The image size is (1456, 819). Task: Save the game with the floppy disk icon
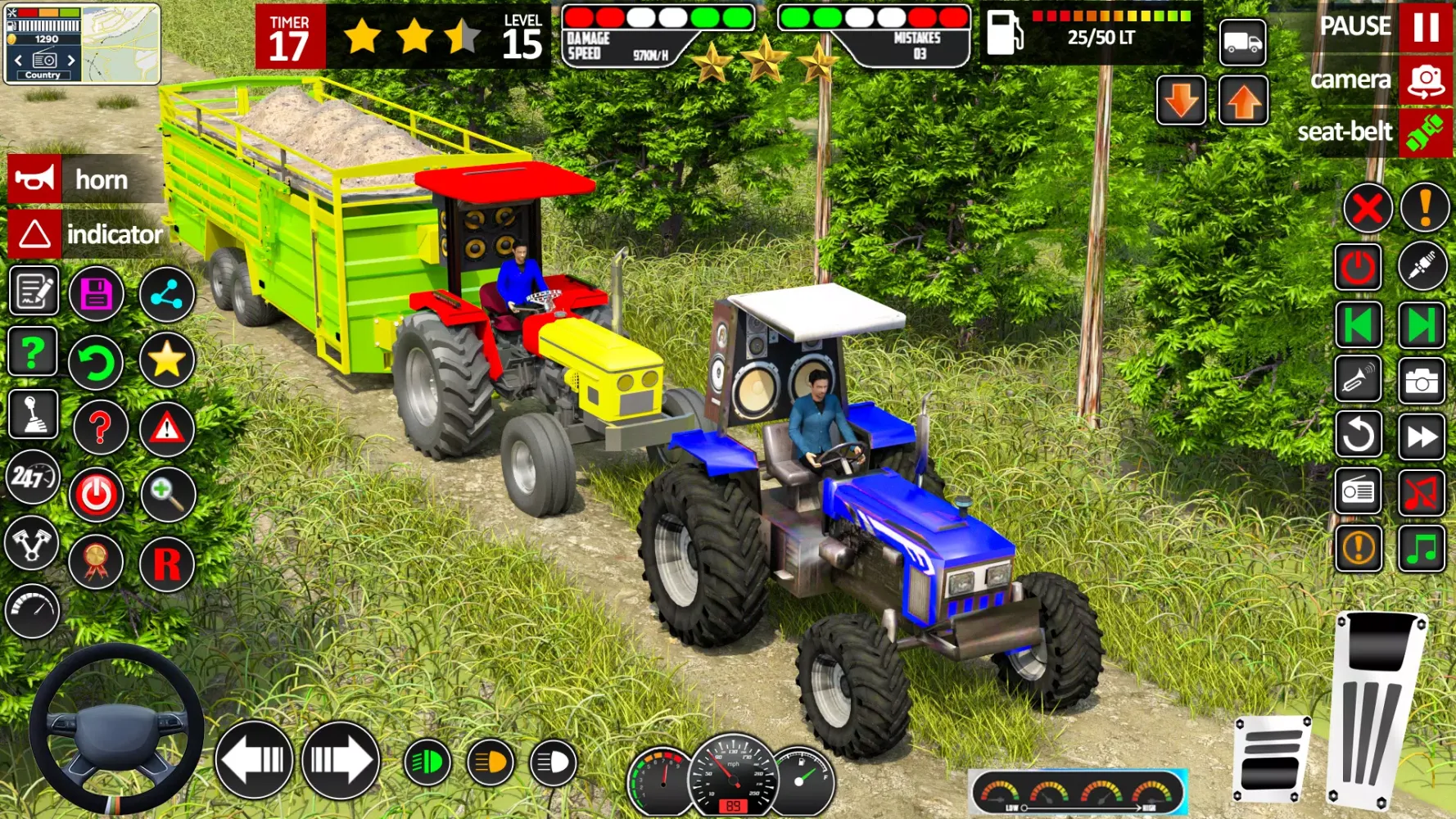tap(98, 292)
